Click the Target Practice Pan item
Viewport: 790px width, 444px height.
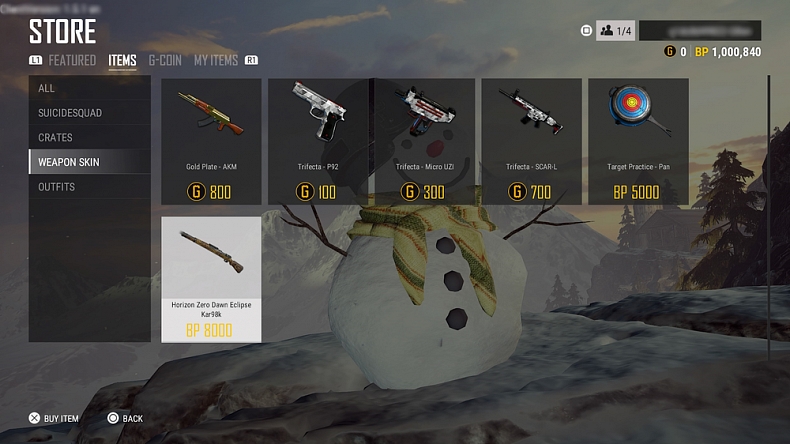tap(638, 141)
